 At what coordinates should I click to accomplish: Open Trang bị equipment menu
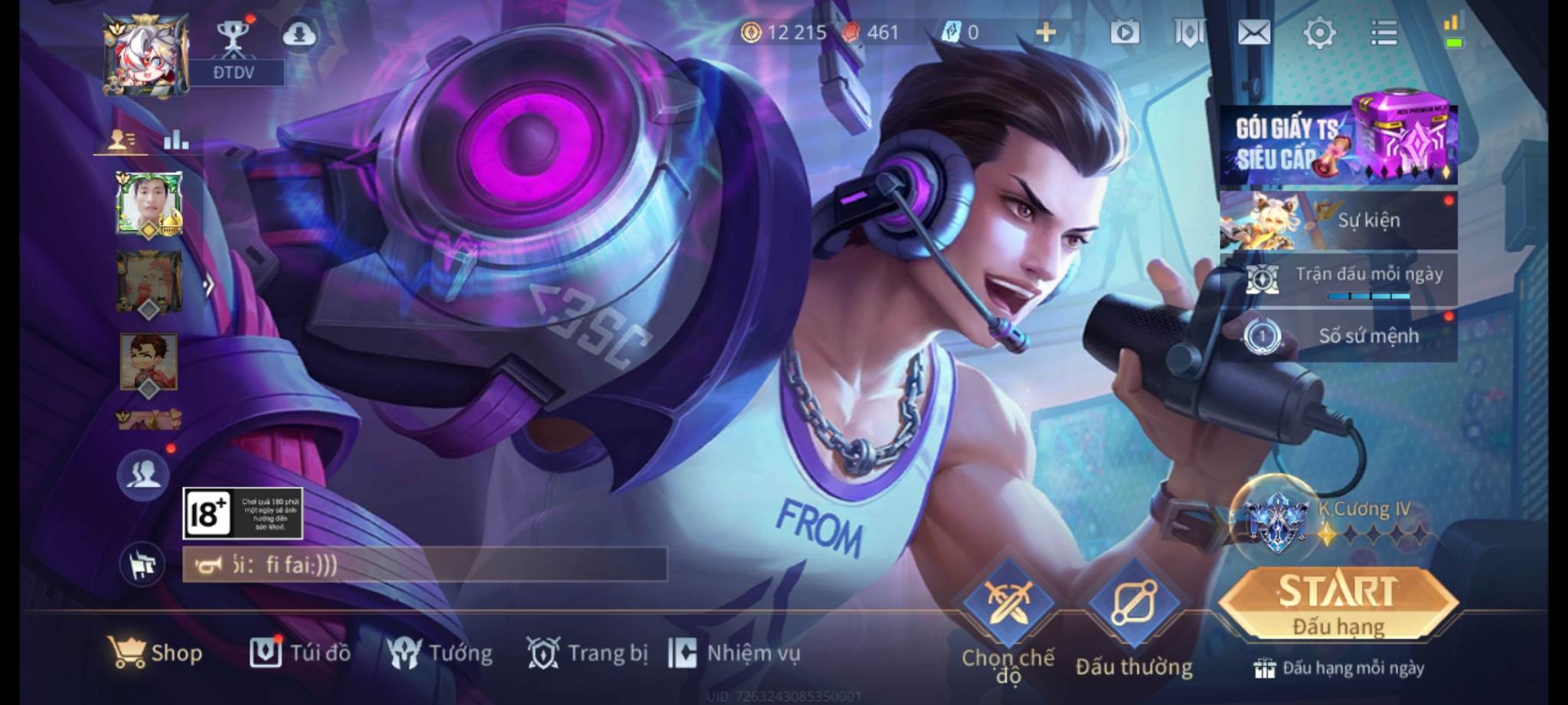click(x=587, y=653)
